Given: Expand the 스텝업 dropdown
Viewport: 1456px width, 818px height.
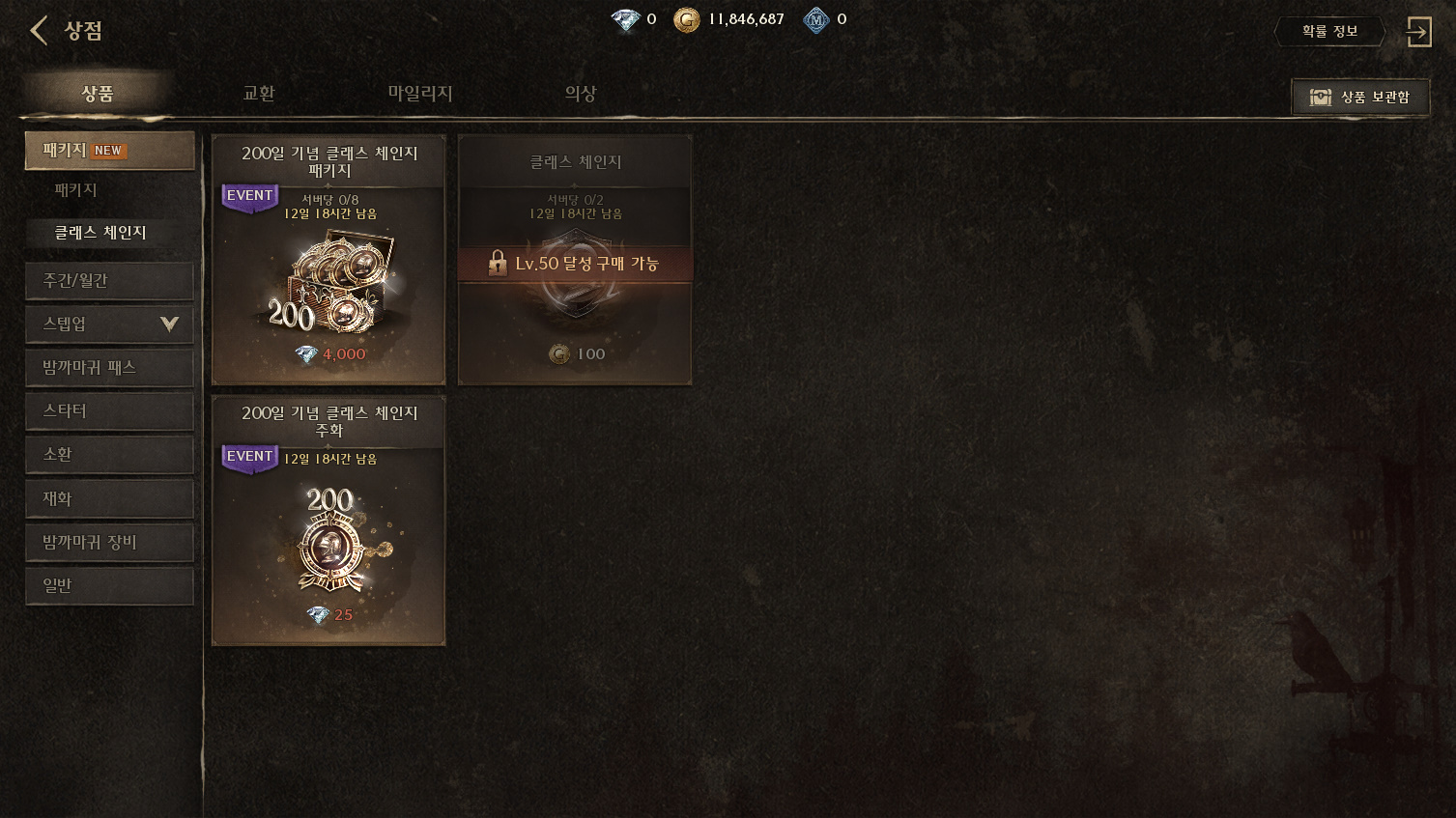Looking at the screenshot, I should coord(109,324).
